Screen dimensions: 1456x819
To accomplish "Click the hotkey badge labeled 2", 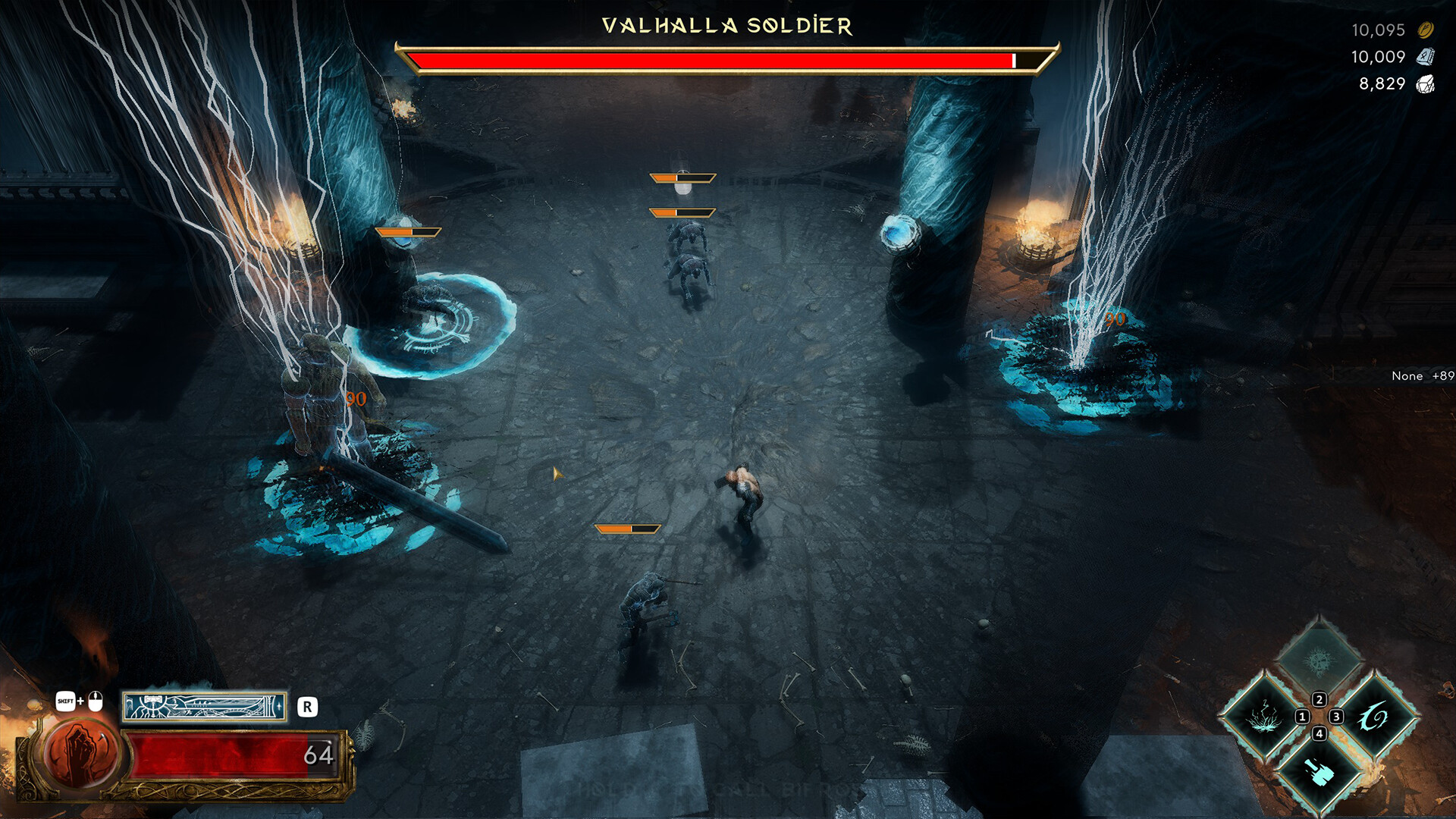I will [x=1319, y=699].
